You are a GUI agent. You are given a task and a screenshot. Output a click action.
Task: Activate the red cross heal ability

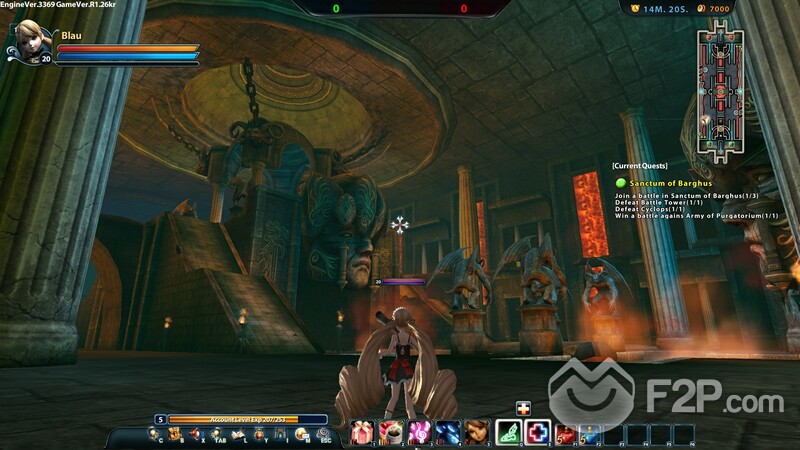coord(538,432)
